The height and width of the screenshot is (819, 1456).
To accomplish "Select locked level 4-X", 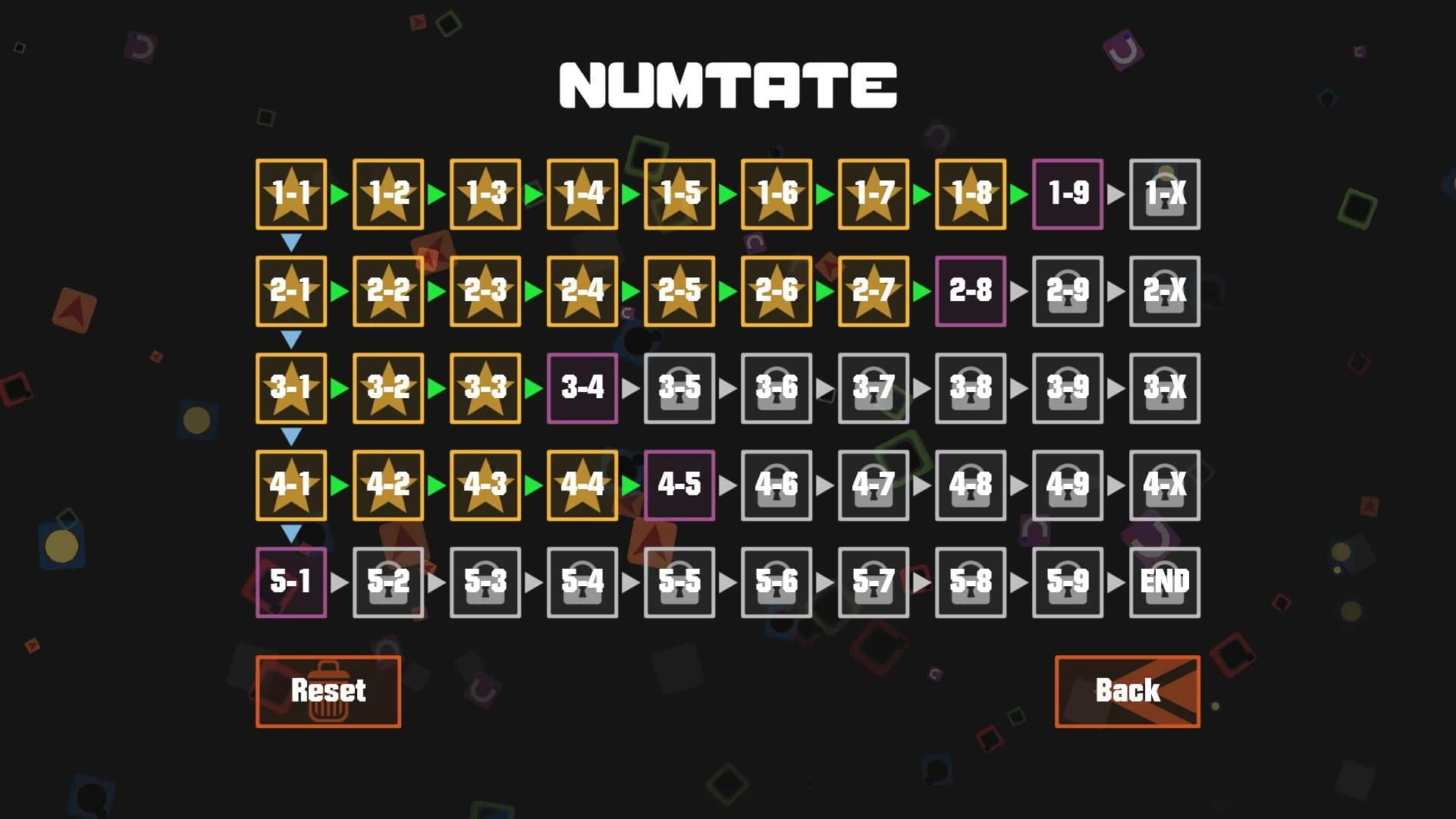I will (x=1165, y=485).
